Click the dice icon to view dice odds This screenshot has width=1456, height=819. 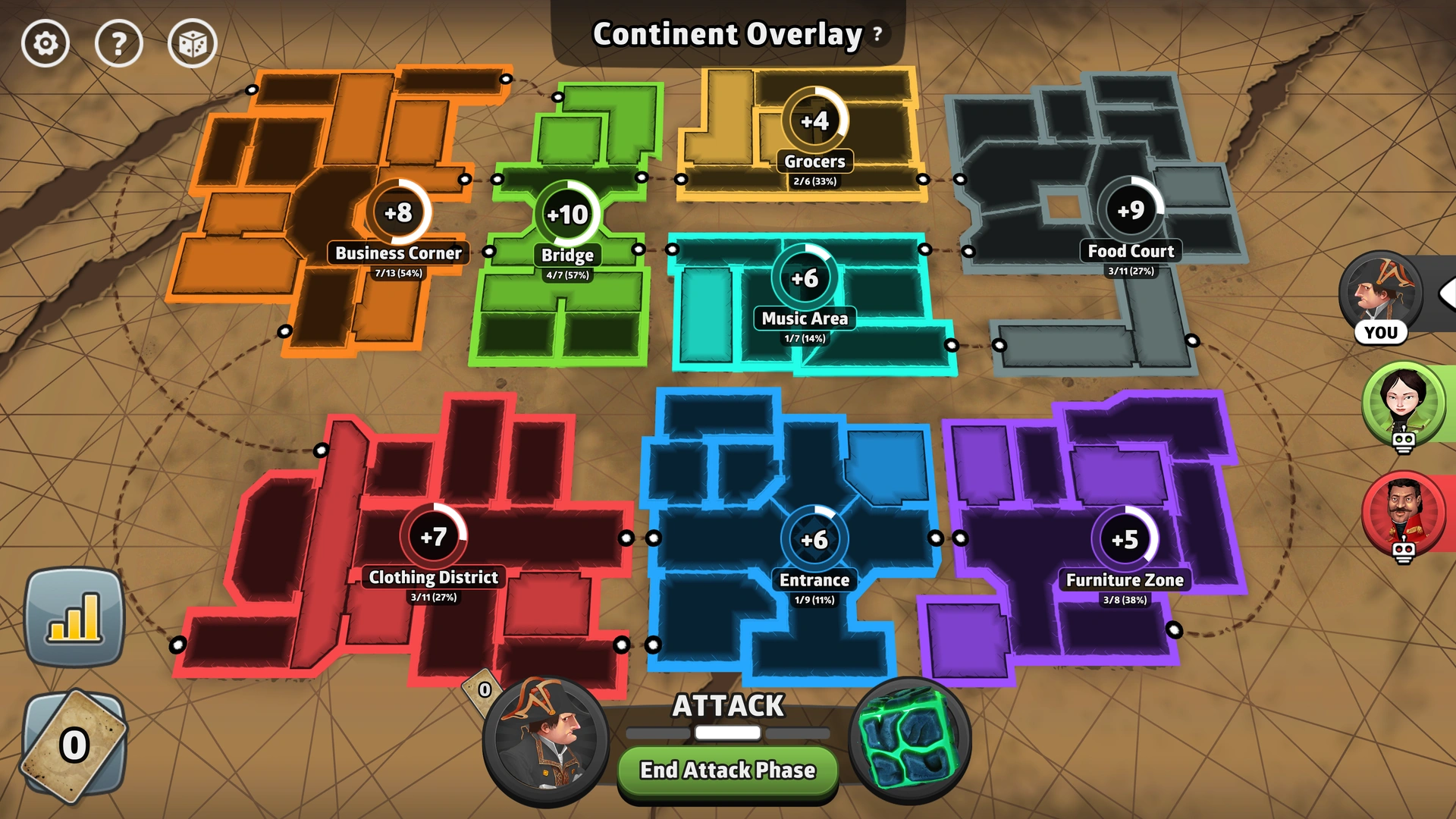point(192,43)
